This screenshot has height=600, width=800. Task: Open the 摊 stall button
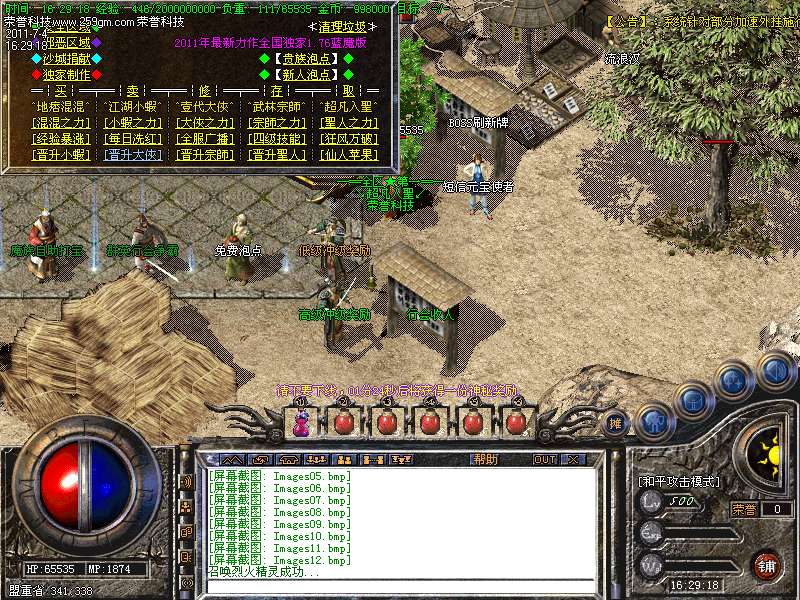(616, 423)
